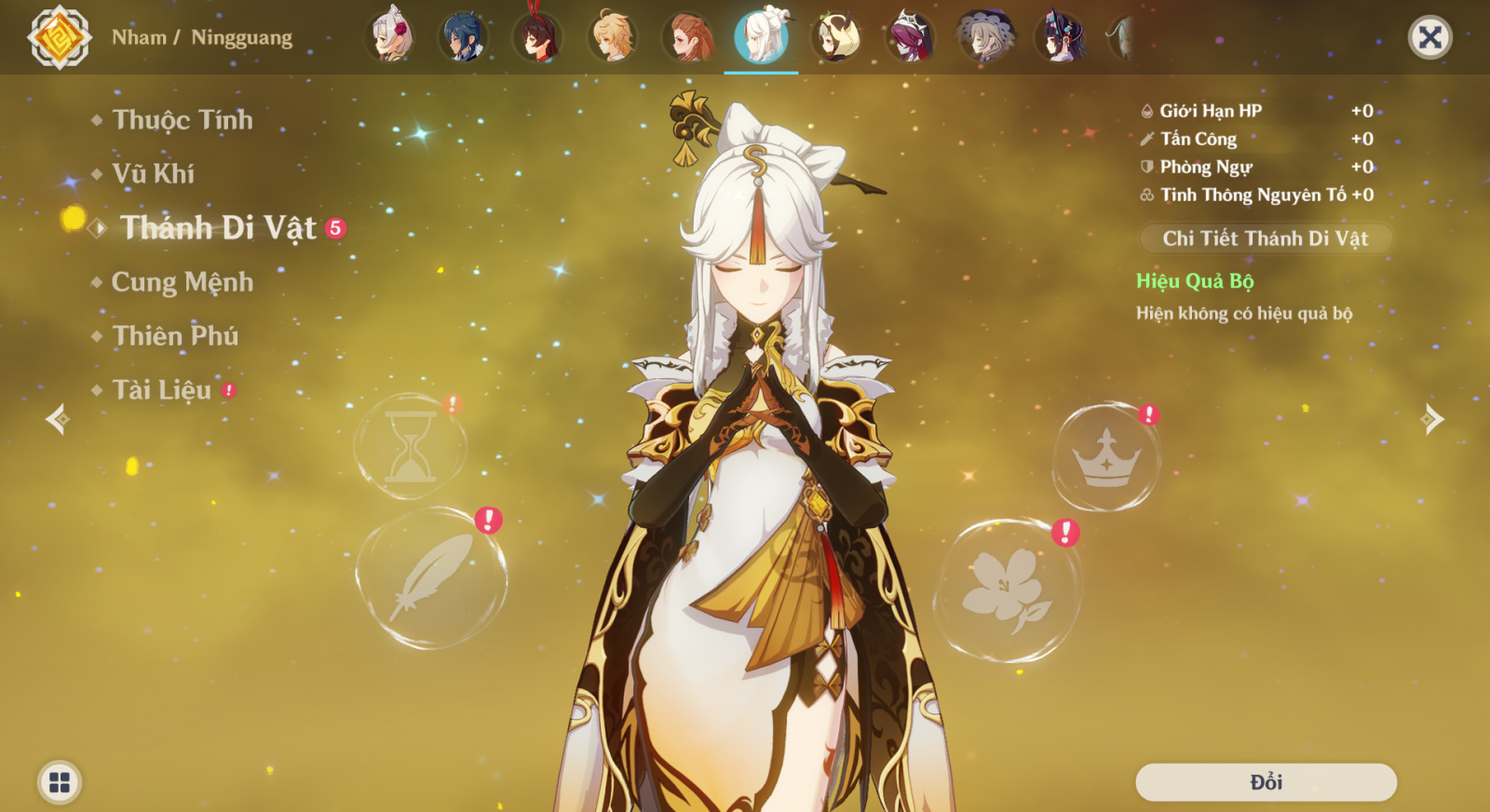Open the Thiên Phú talents menu
This screenshot has height=812, width=1490.
[x=175, y=336]
